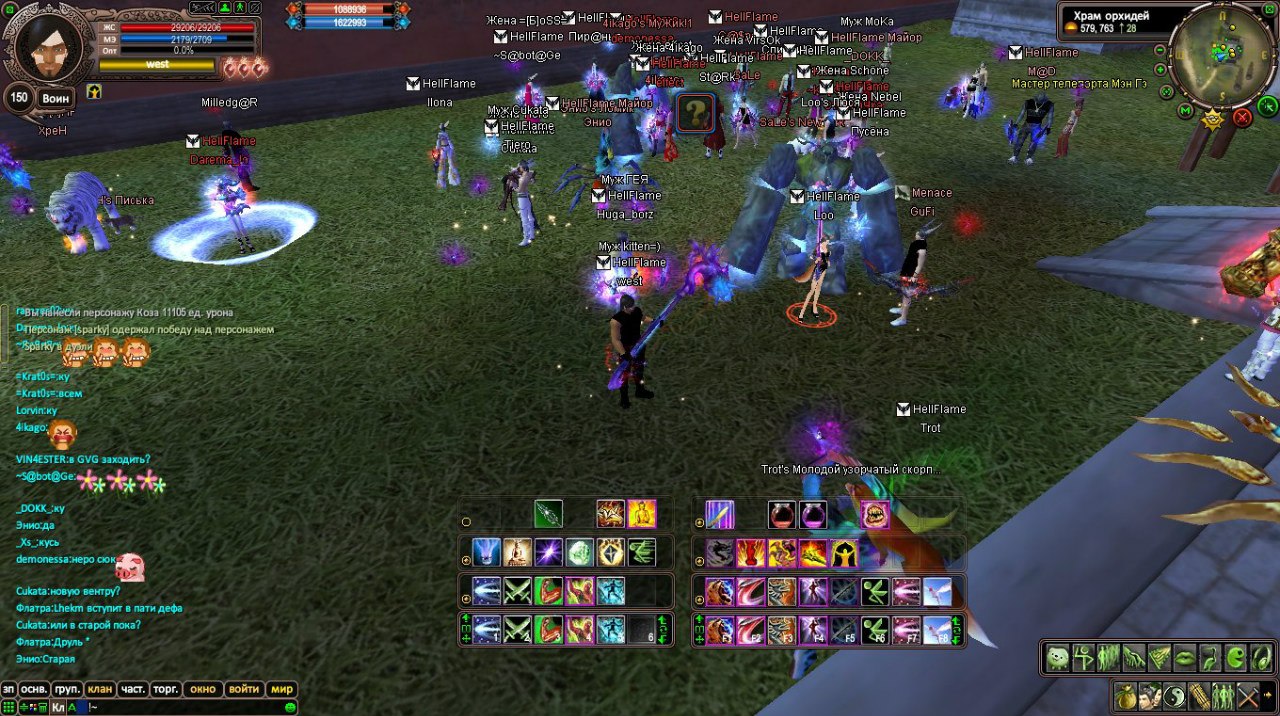Zoom out the minimap with minus button

1160,49
